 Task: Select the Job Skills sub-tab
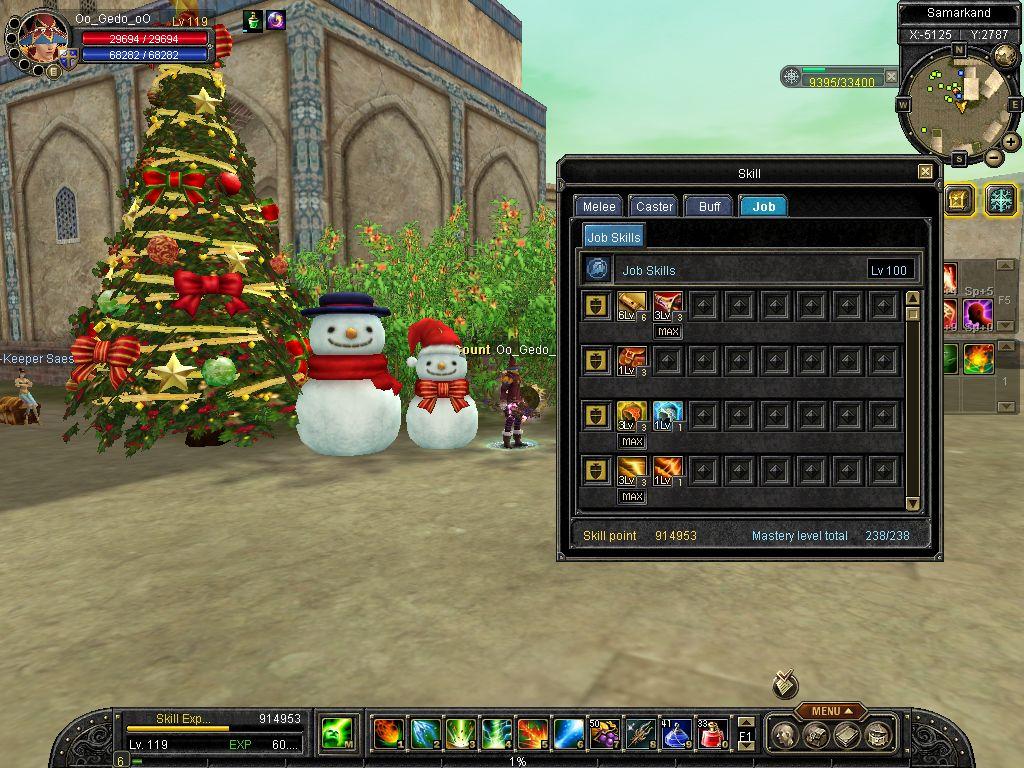click(x=613, y=237)
